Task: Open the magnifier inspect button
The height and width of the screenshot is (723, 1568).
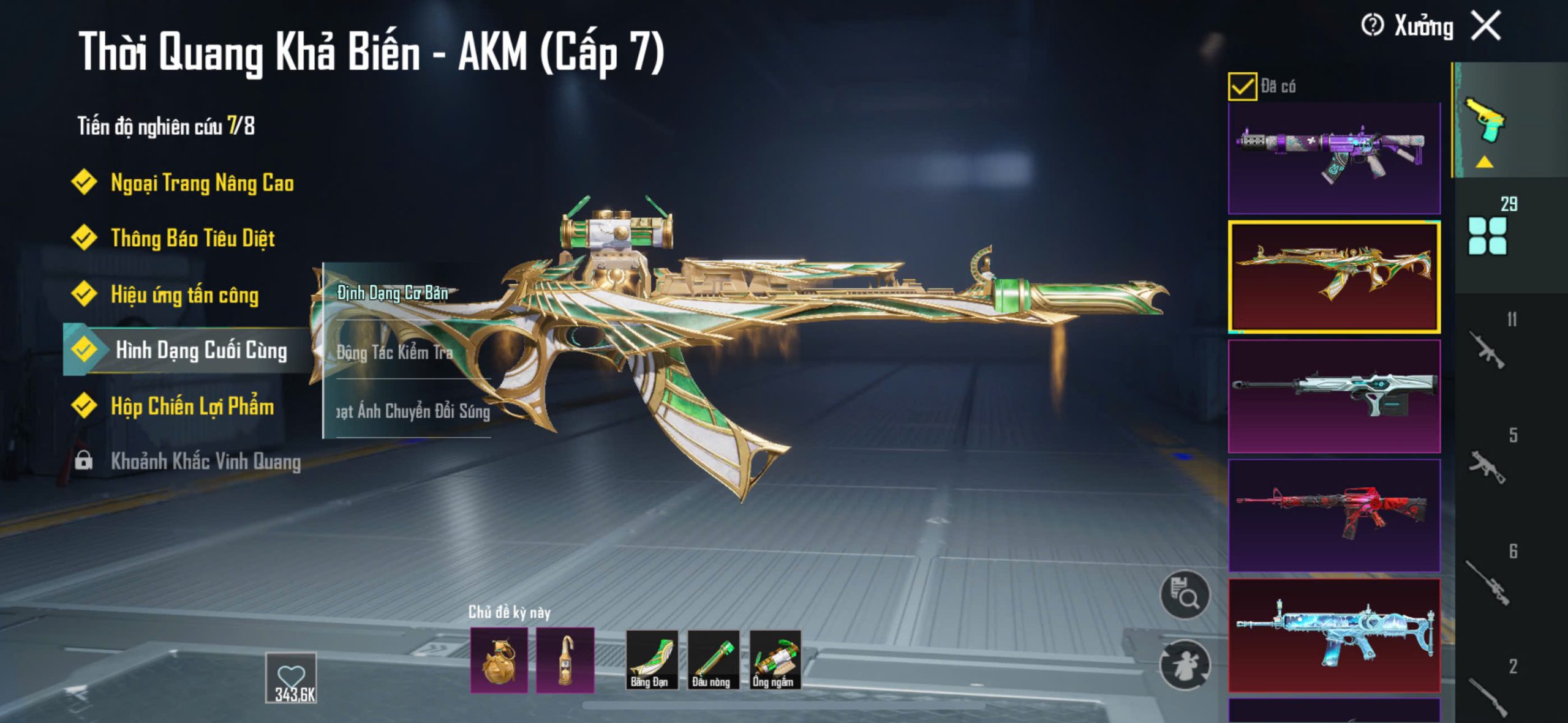Action: (1185, 595)
